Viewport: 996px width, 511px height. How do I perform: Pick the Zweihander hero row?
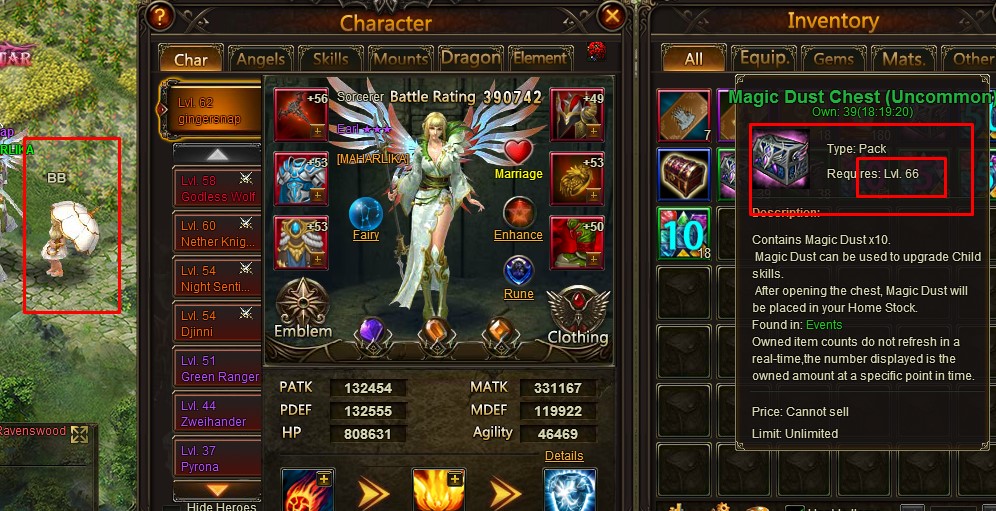tap(216, 414)
